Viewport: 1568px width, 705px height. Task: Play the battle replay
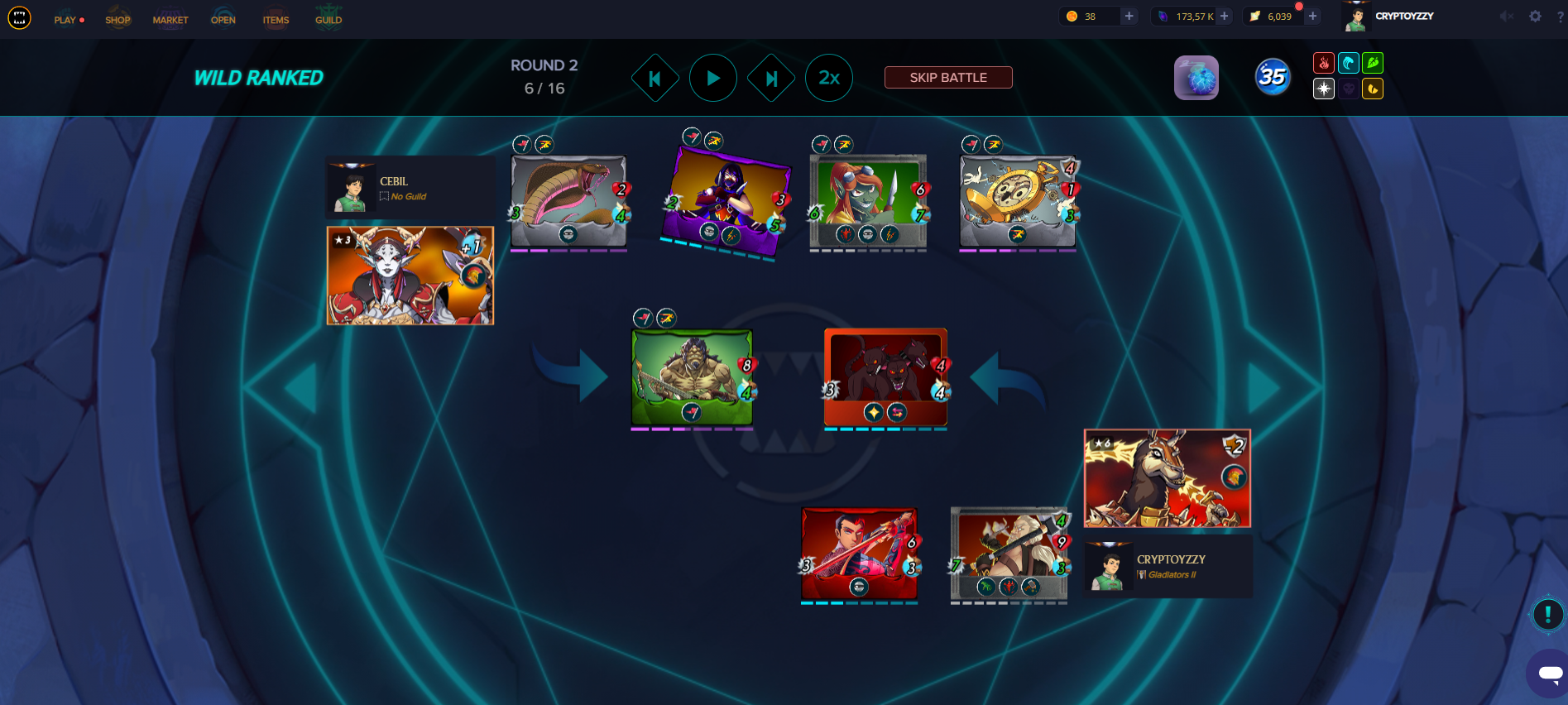713,79
